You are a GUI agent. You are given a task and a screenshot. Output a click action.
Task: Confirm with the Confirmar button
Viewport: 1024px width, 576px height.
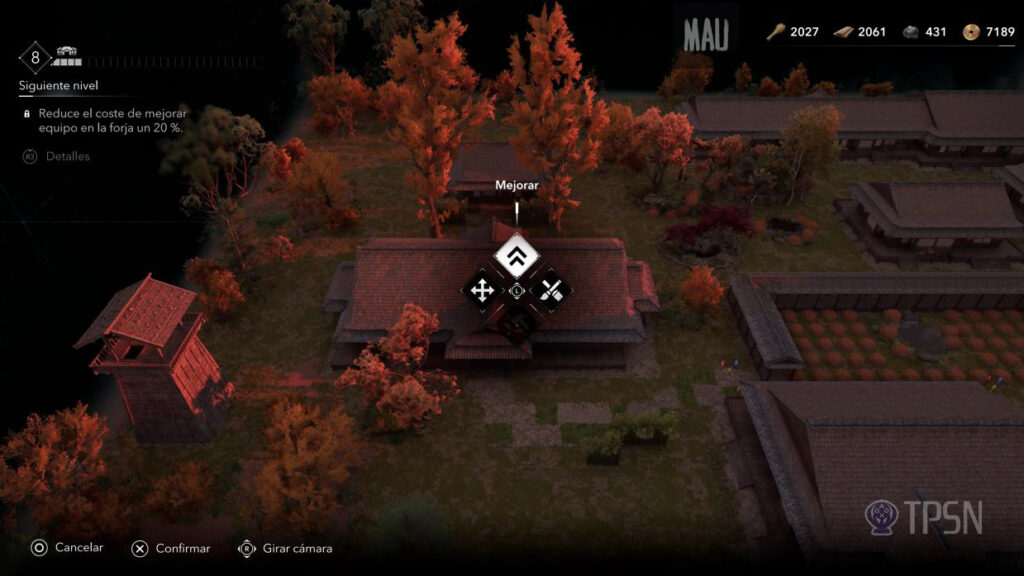point(170,548)
